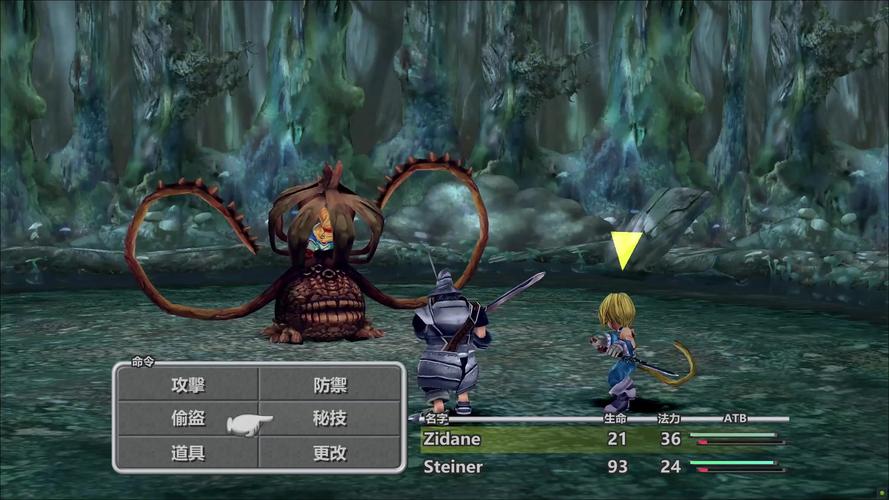The width and height of the screenshot is (889, 500).
Task: Pick the 偷盜 (Steal) command
Action: point(188,419)
